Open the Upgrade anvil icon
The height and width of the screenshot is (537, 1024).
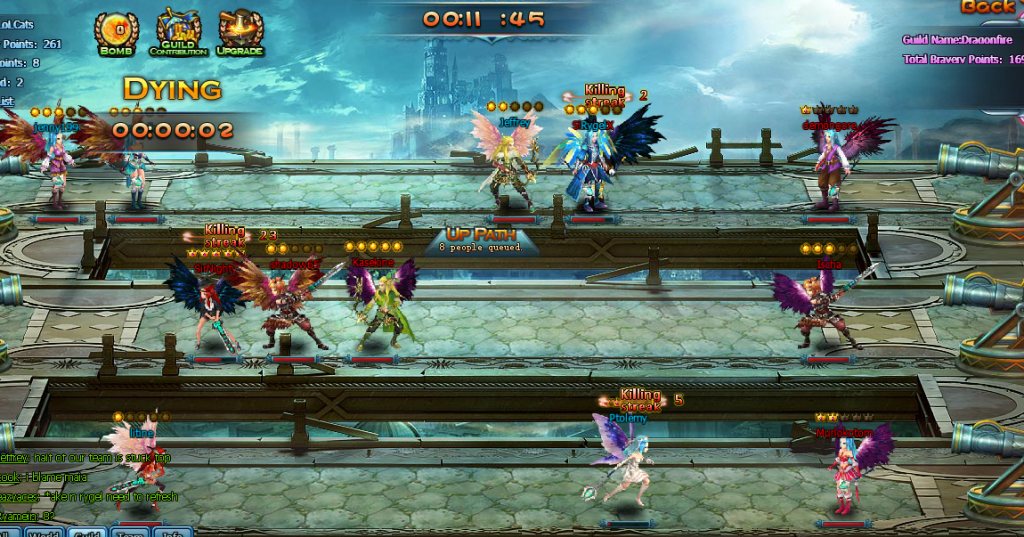(240, 31)
